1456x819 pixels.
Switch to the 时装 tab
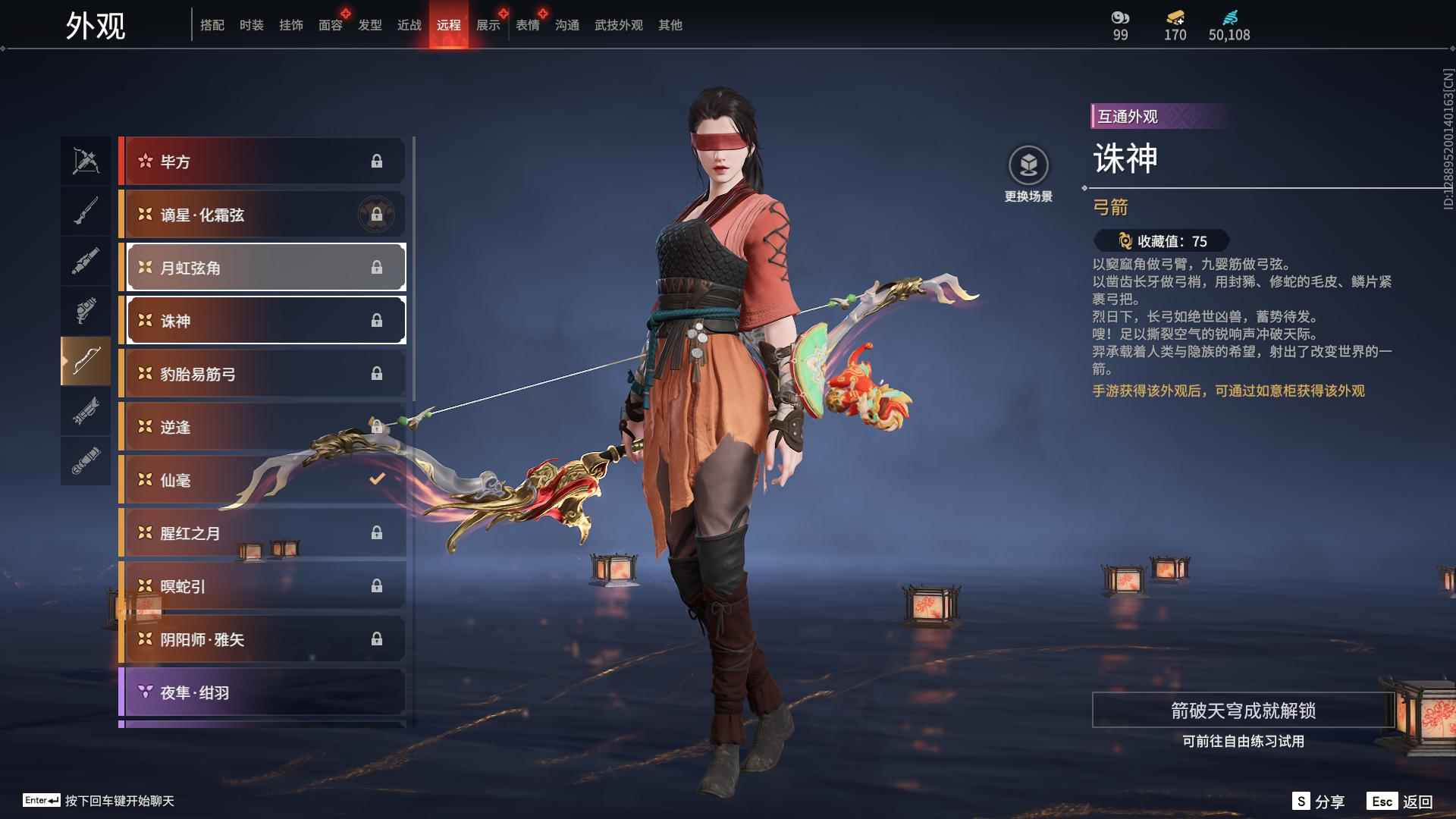point(251,24)
